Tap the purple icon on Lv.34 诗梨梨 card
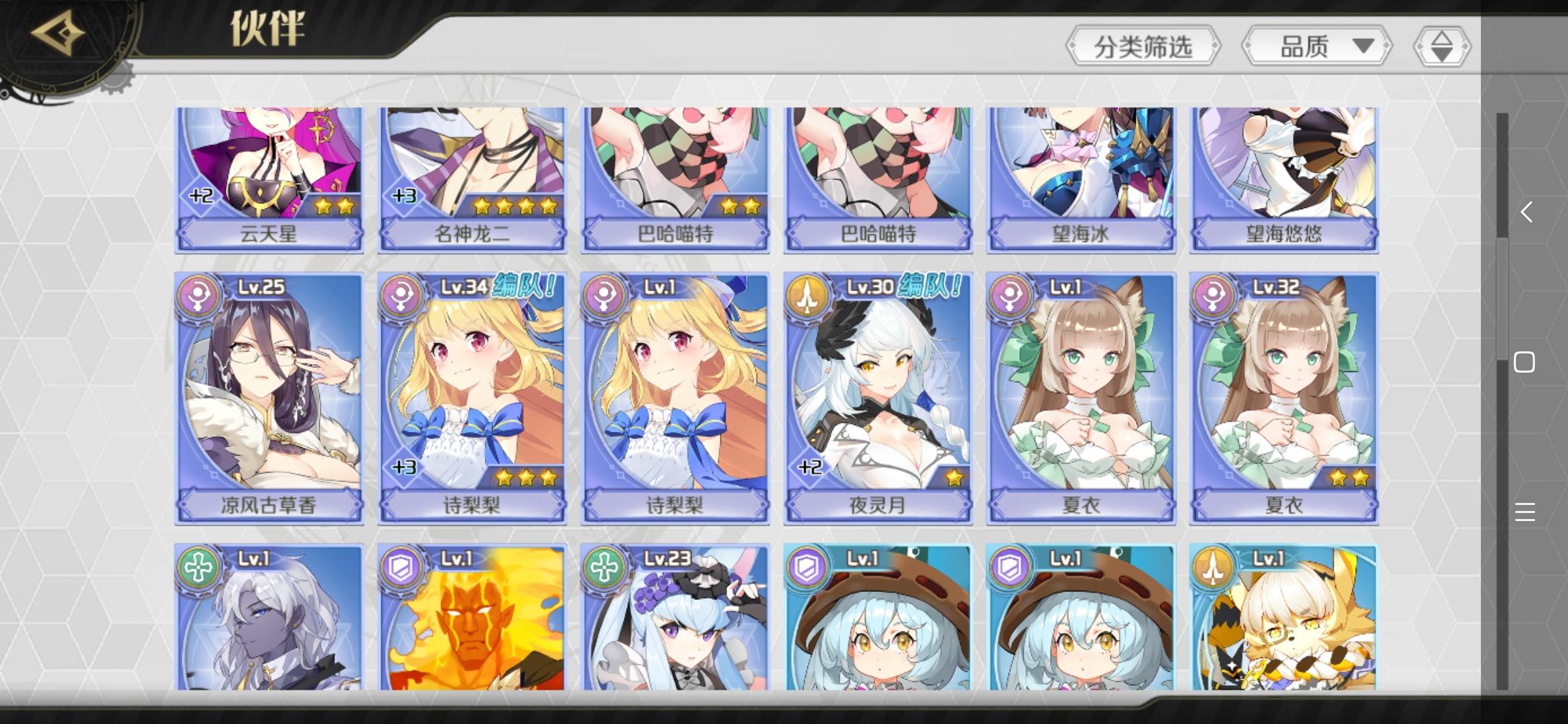1568x724 pixels. click(401, 297)
